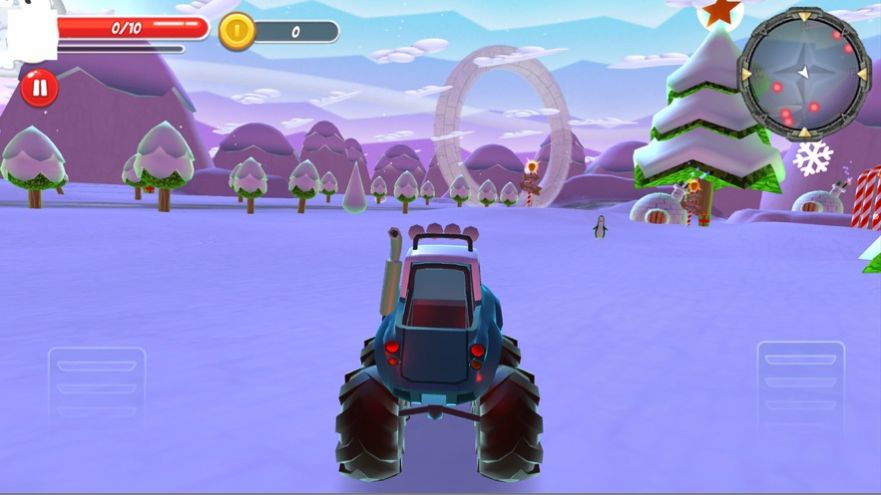The width and height of the screenshot is (881, 495).
Task: Tap the white snowflake icon
Action: tap(812, 158)
